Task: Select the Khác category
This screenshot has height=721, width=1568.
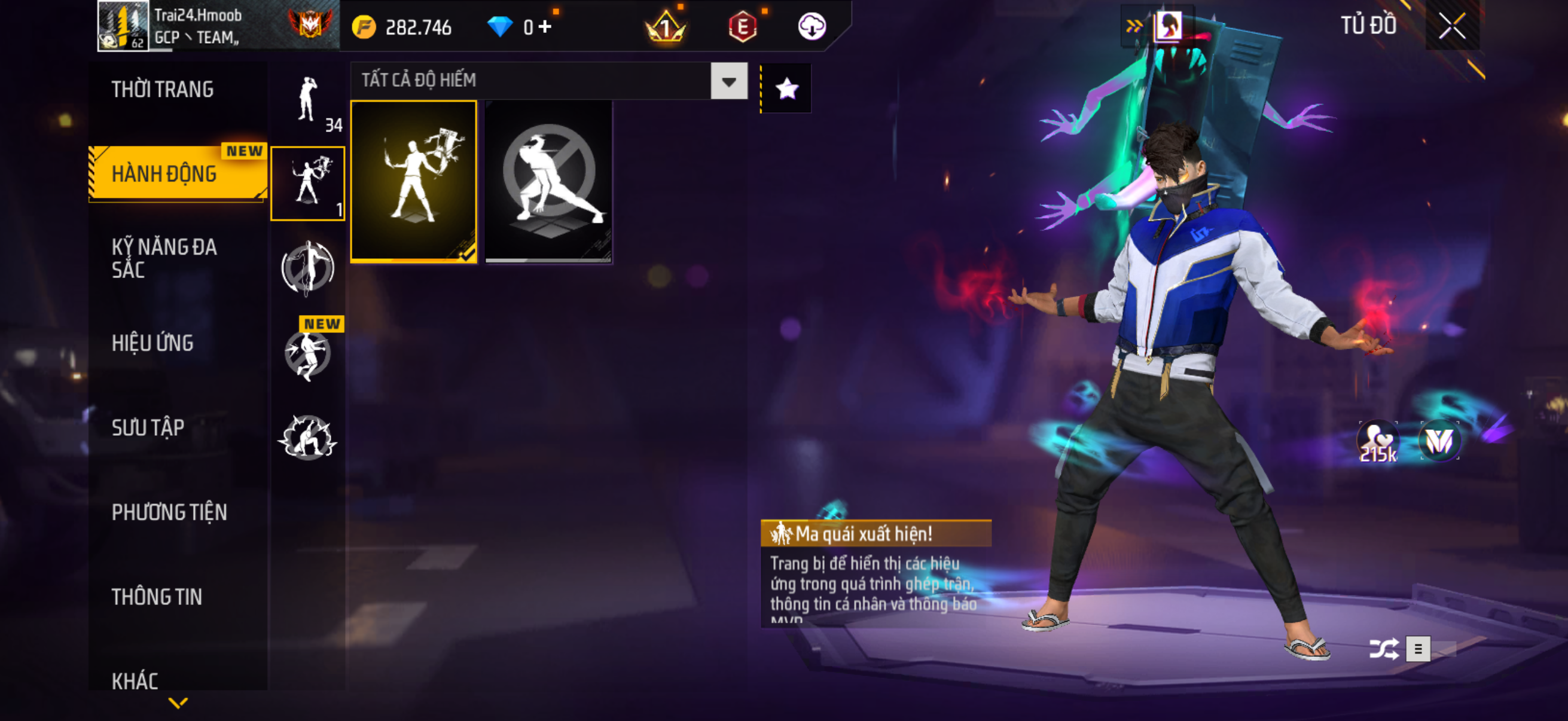Action: [x=135, y=681]
